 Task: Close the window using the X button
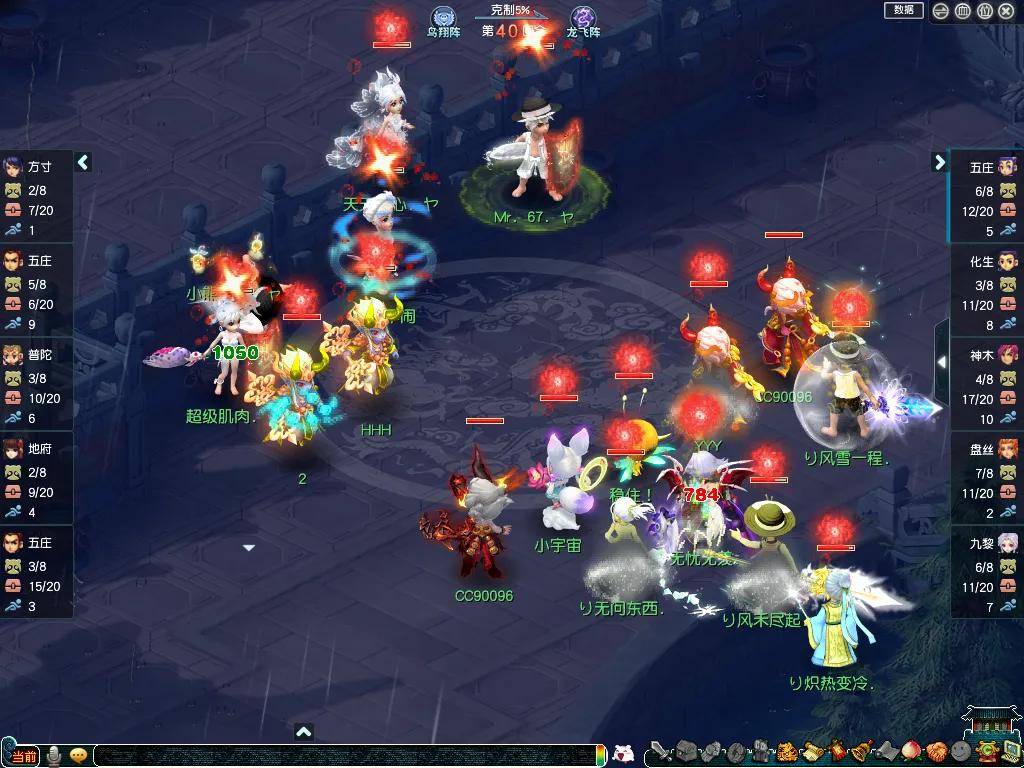[x=1007, y=11]
